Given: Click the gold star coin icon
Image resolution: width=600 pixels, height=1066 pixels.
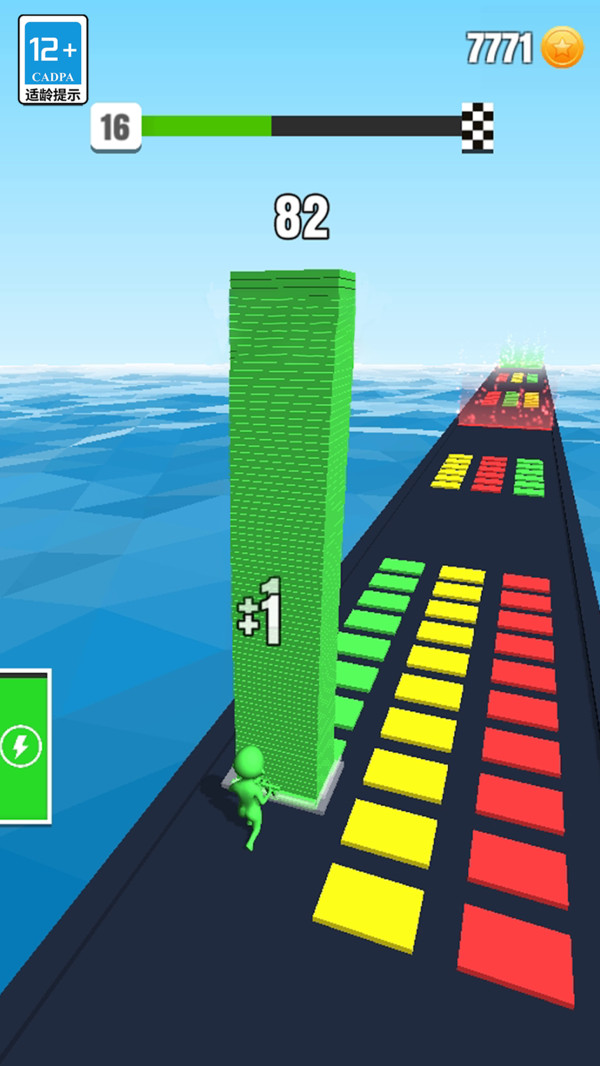Looking at the screenshot, I should point(562,48).
